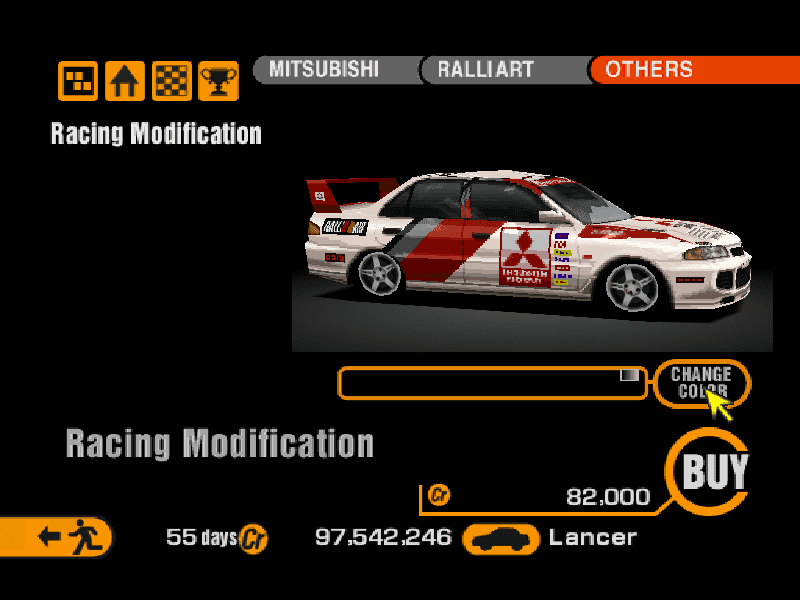The width and height of the screenshot is (800, 600).
Task: Select the Lancer car icon
Action: click(x=503, y=538)
